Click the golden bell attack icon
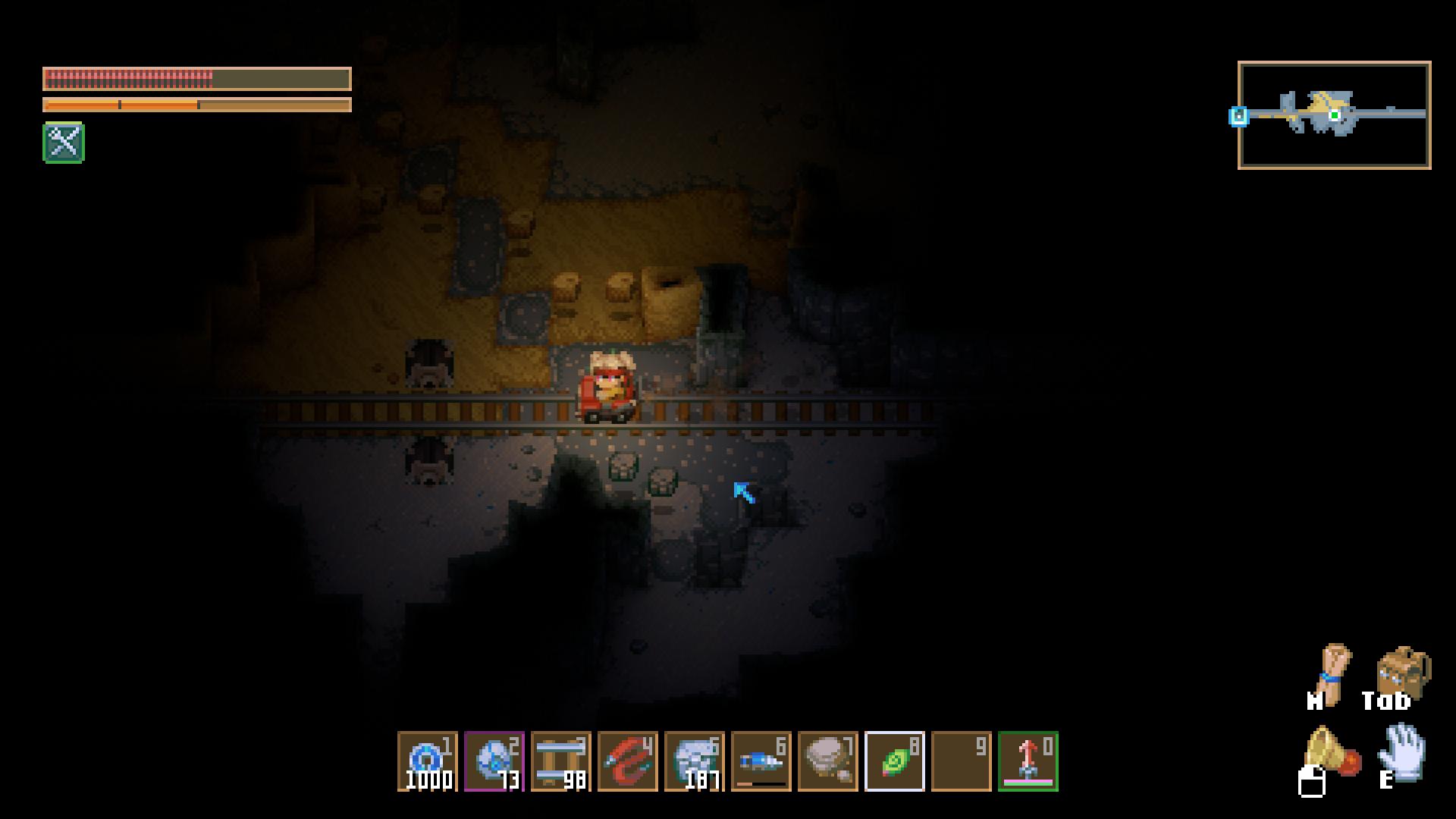The height and width of the screenshot is (819, 1456). [1330, 752]
